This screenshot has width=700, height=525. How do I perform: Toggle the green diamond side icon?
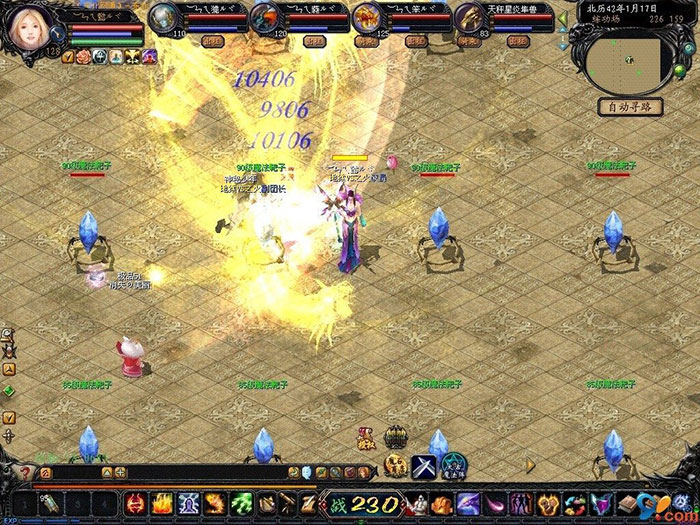(9, 390)
